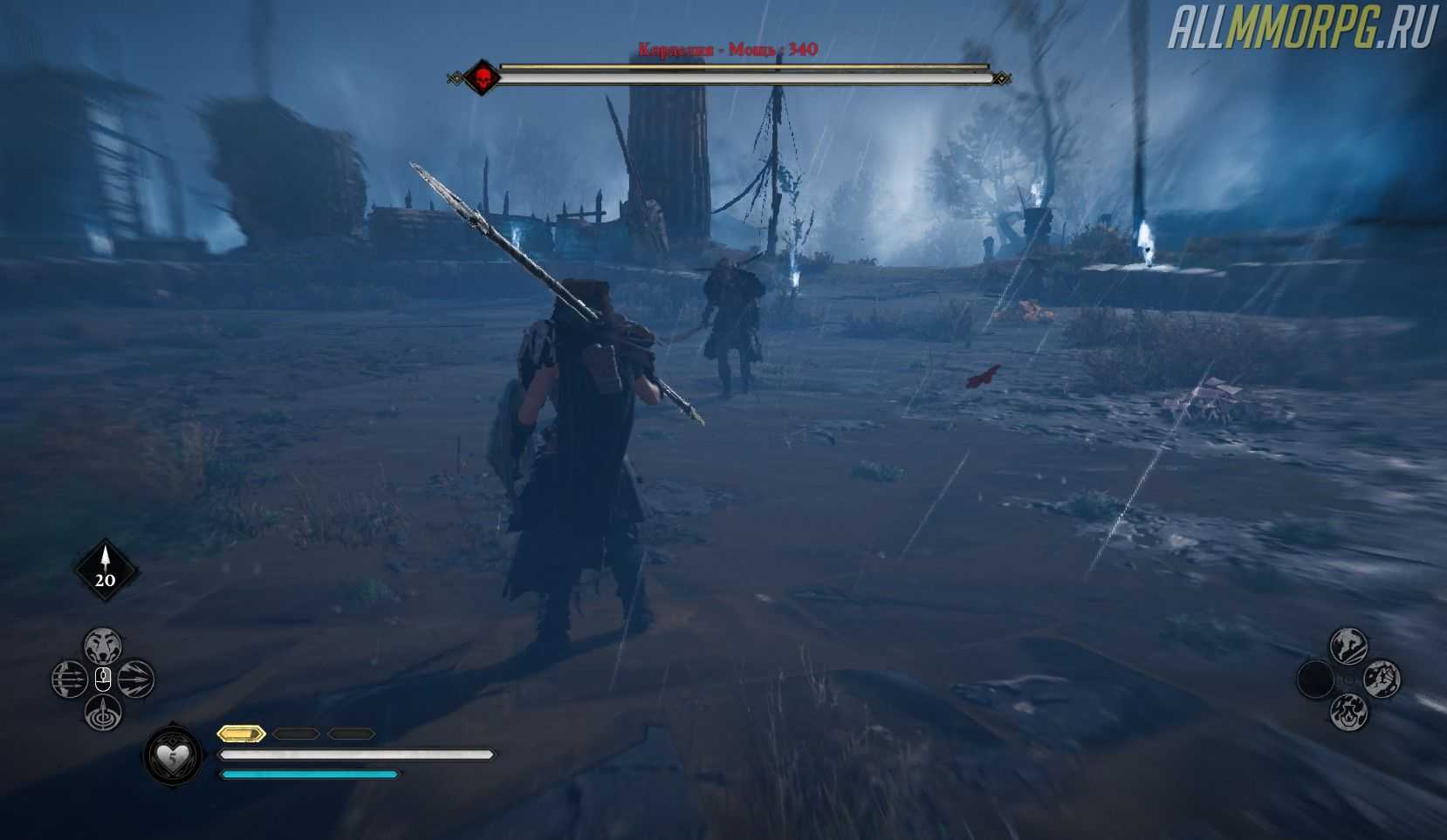Click the red skull boss icon
The width and height of the screenshot is (1447, 840).
pos(480,79)
